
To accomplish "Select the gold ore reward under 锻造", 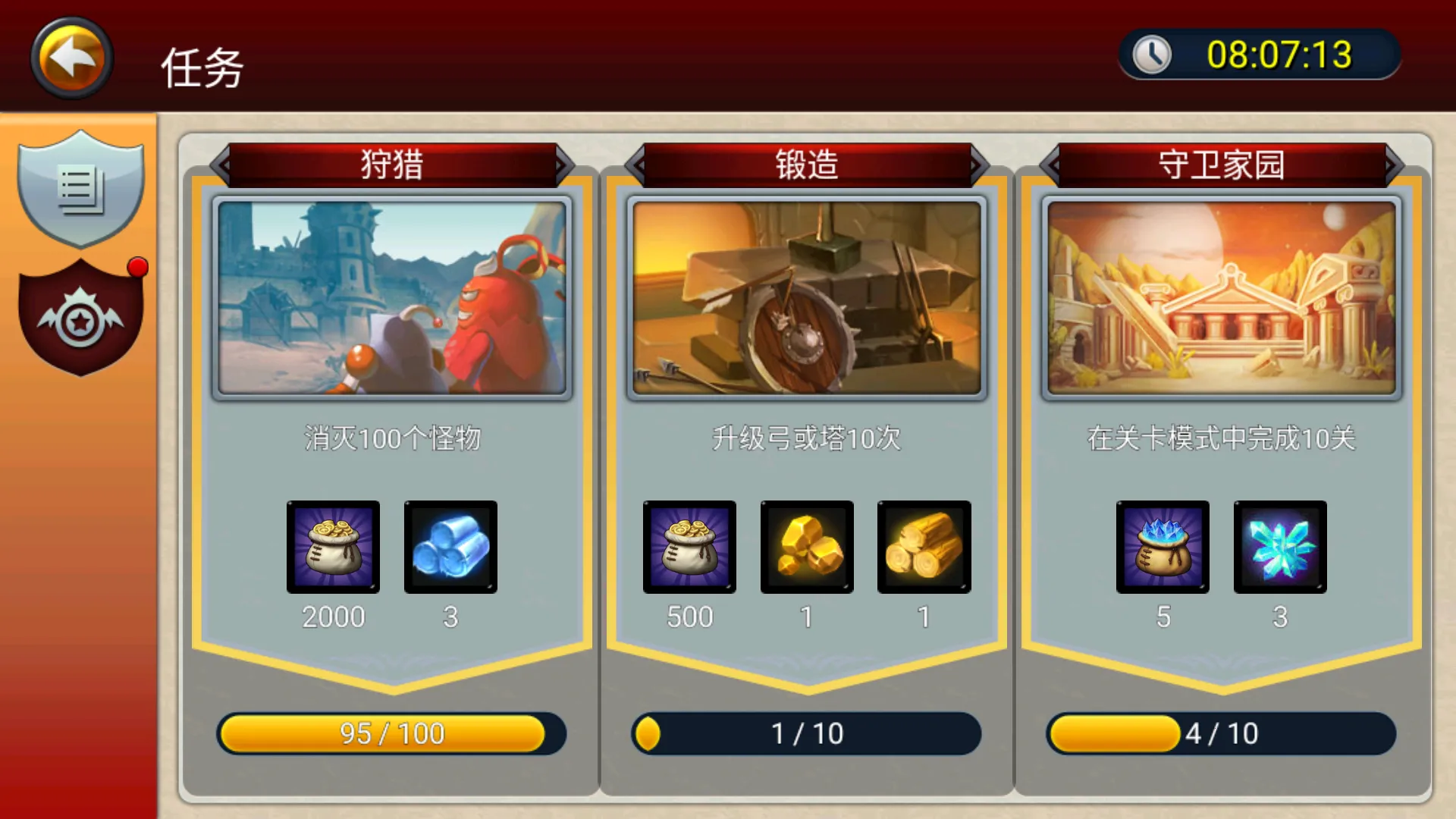I will pos(806,548).
